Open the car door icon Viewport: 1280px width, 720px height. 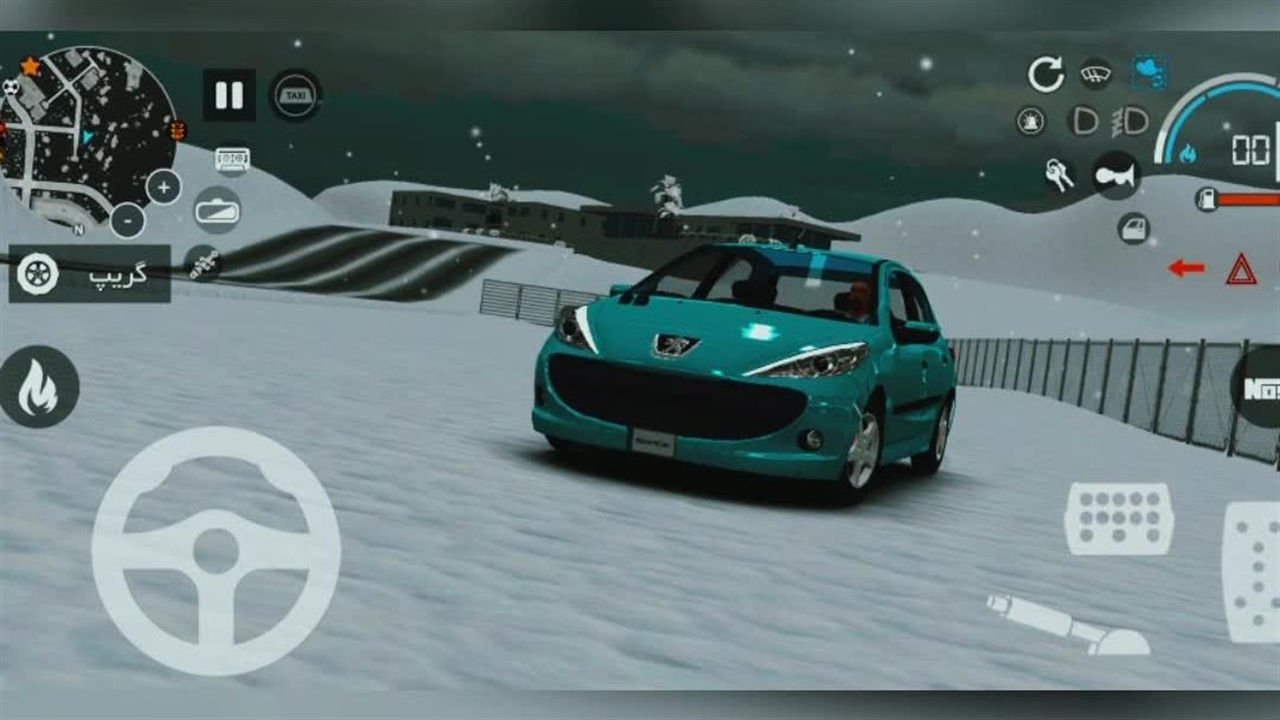1133,228
